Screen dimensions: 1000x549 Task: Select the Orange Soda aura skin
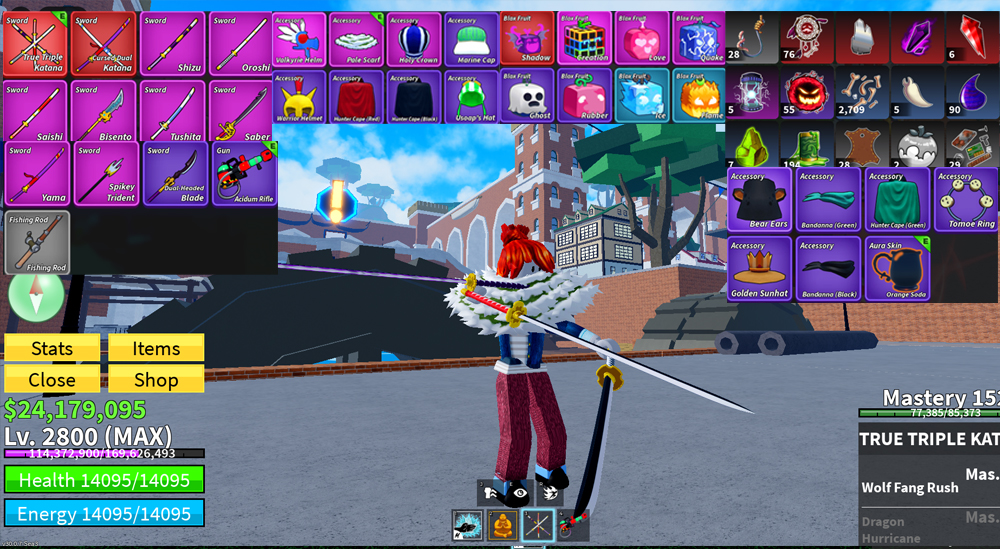coord(897,269)
